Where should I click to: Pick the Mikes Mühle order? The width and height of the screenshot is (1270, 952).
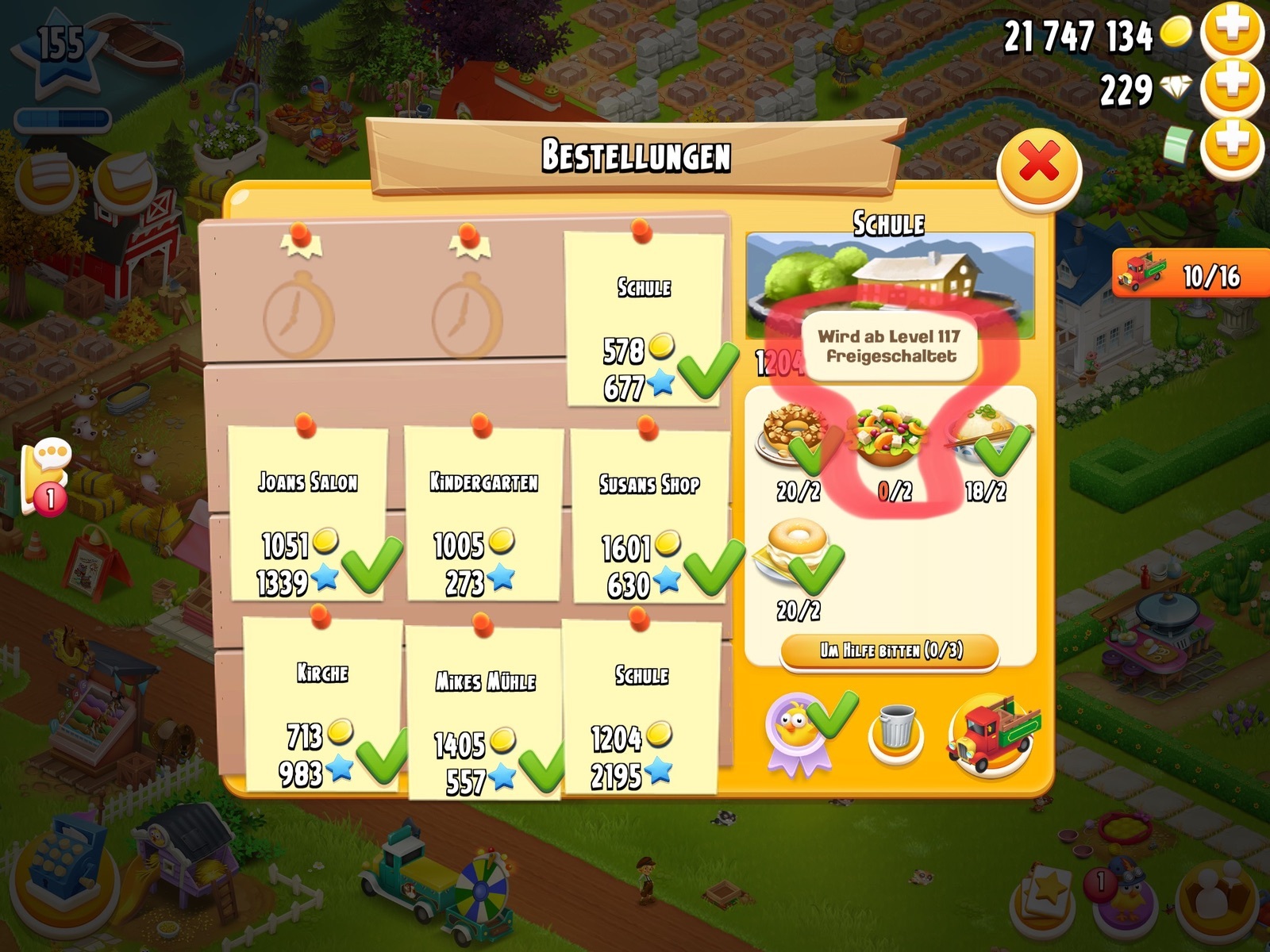click(x=484, y=712)
